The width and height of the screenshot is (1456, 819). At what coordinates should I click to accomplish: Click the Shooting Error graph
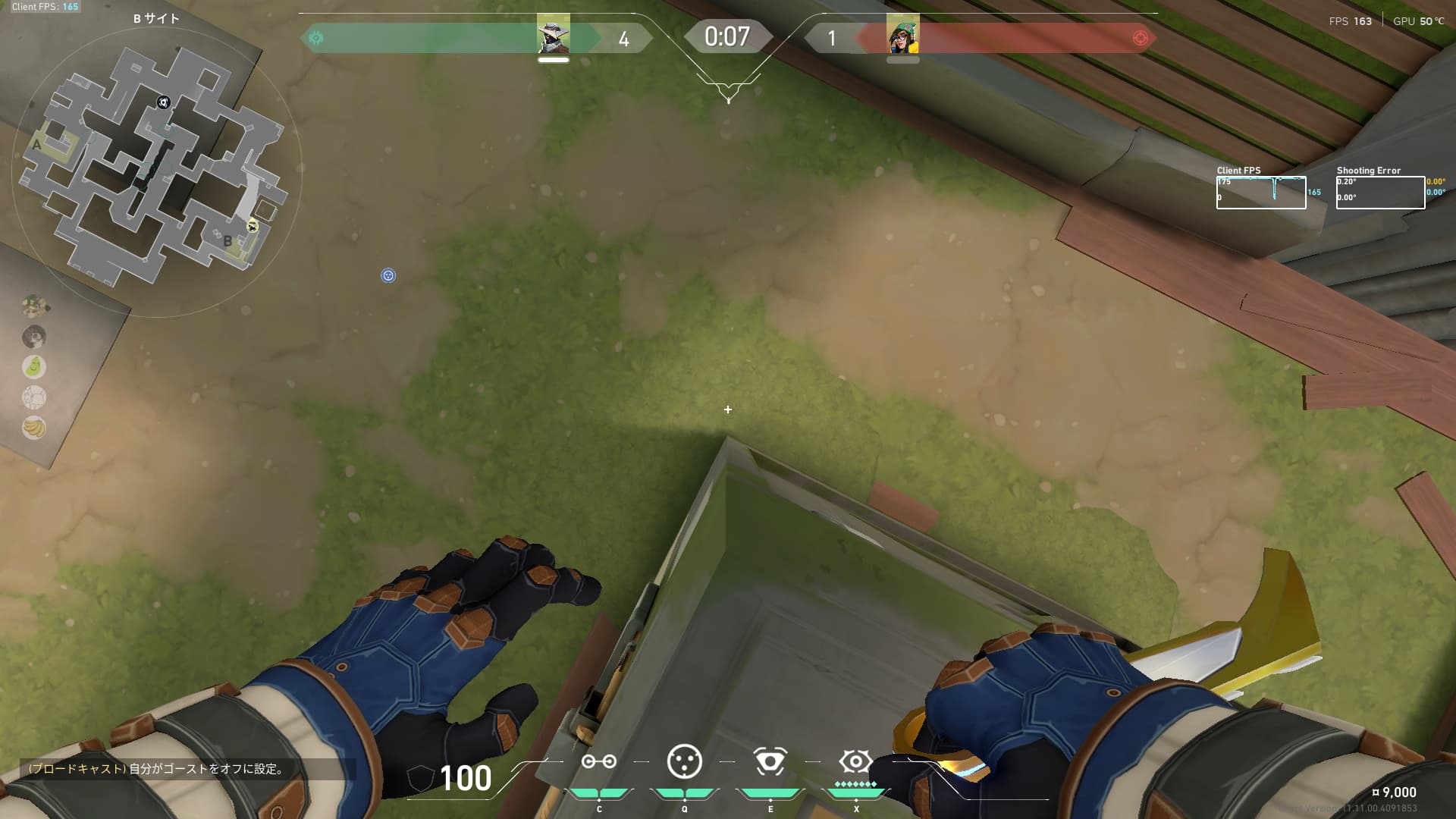point(1380,193)
